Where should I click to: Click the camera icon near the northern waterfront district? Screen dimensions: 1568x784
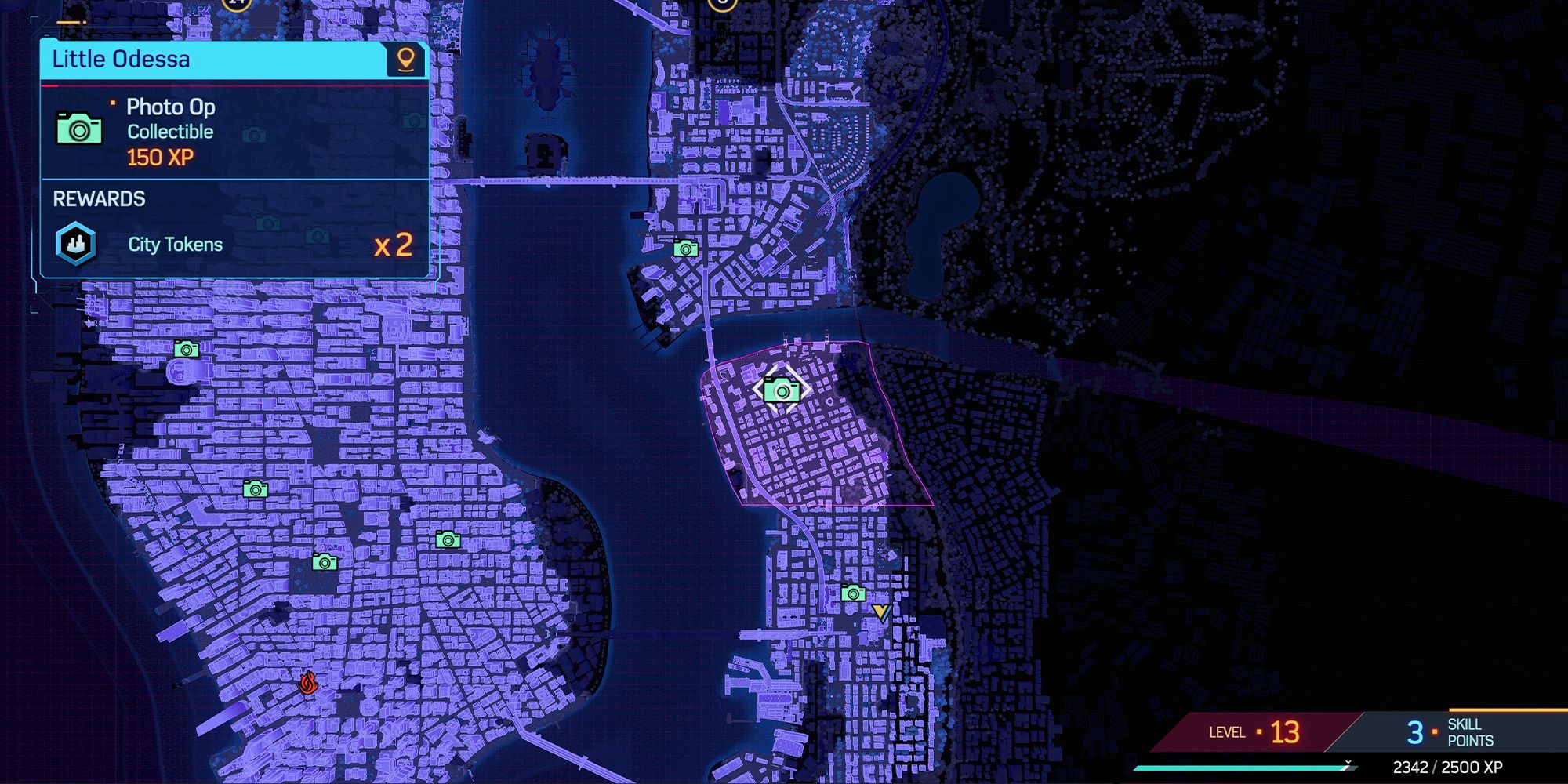coord(686,249)
